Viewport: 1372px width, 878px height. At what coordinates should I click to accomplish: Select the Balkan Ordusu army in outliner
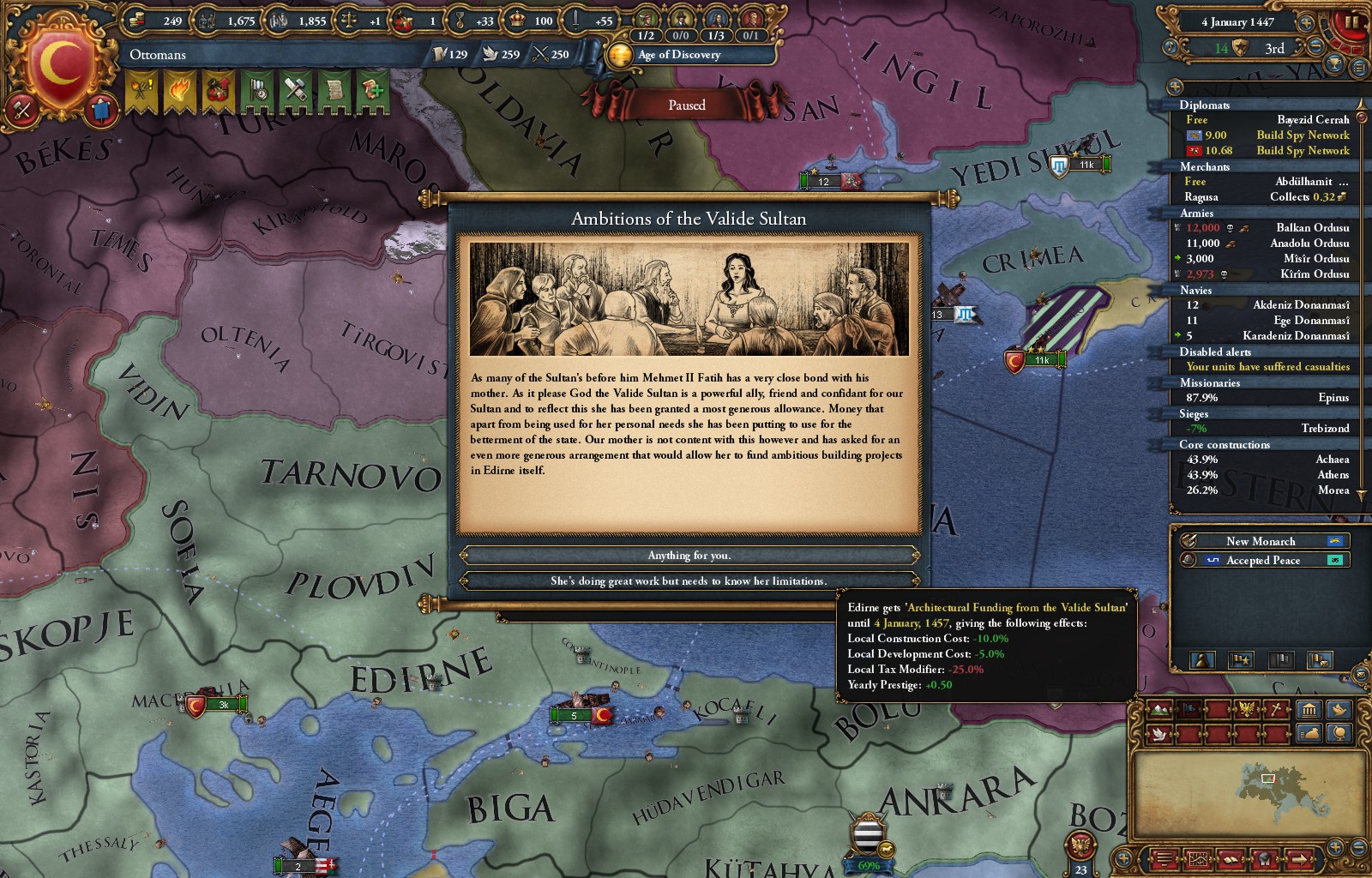click(1312, 228)
